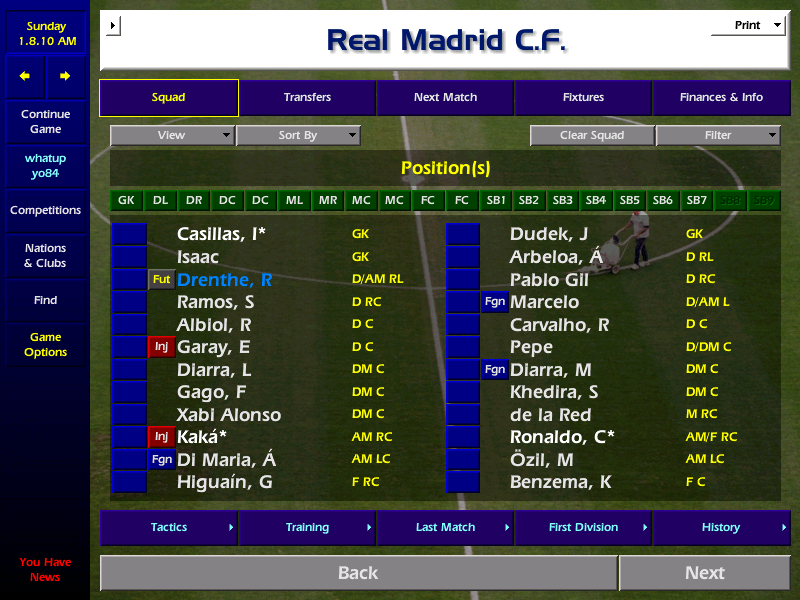Open the Tactics screen
The image size is (800, 600).
(169, 527)
